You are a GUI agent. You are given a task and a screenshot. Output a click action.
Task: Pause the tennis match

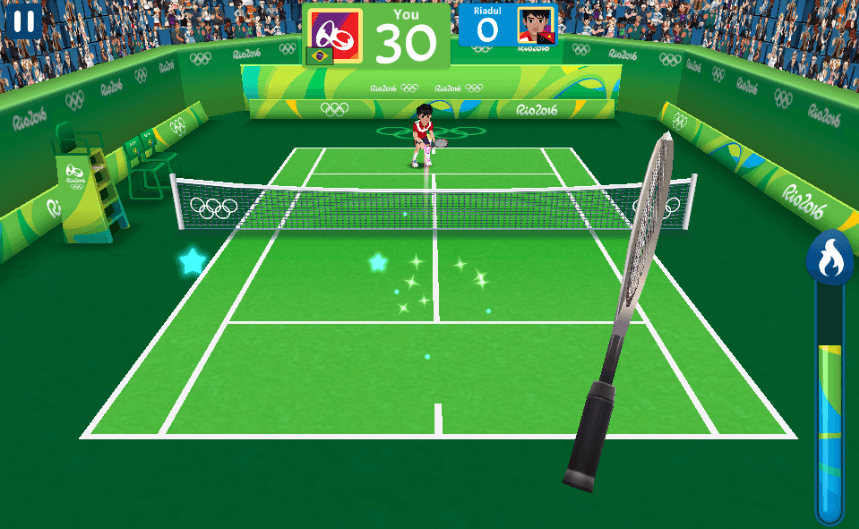pyautogui.click(x=22, y=20)
